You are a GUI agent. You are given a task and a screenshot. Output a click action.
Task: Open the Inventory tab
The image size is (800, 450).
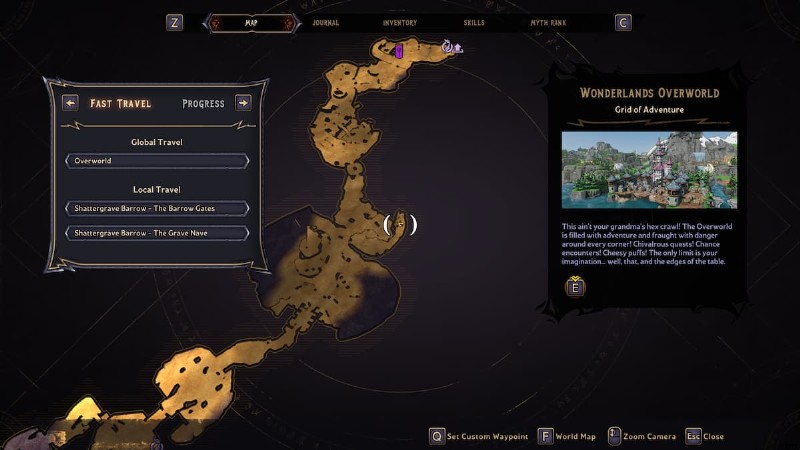click(399, 22)
